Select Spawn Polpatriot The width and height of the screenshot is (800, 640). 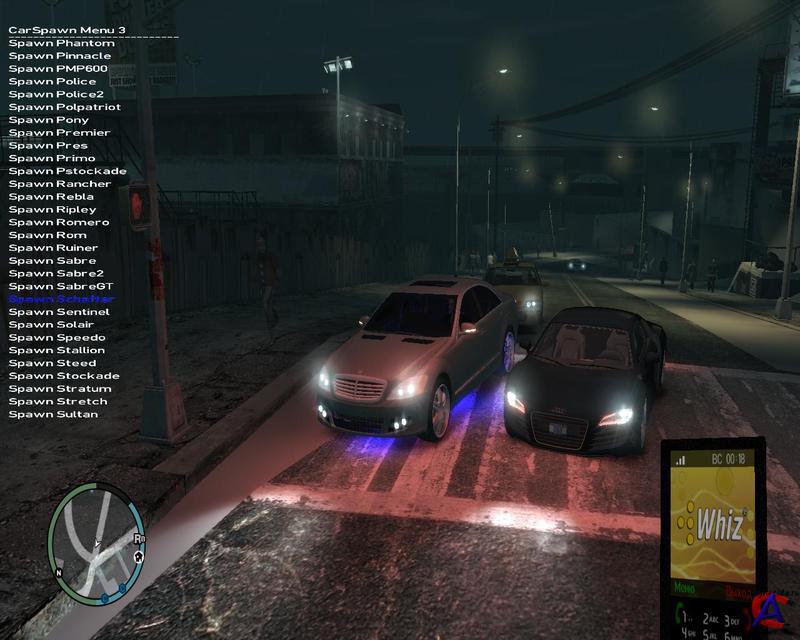click(x=65, y=107)
